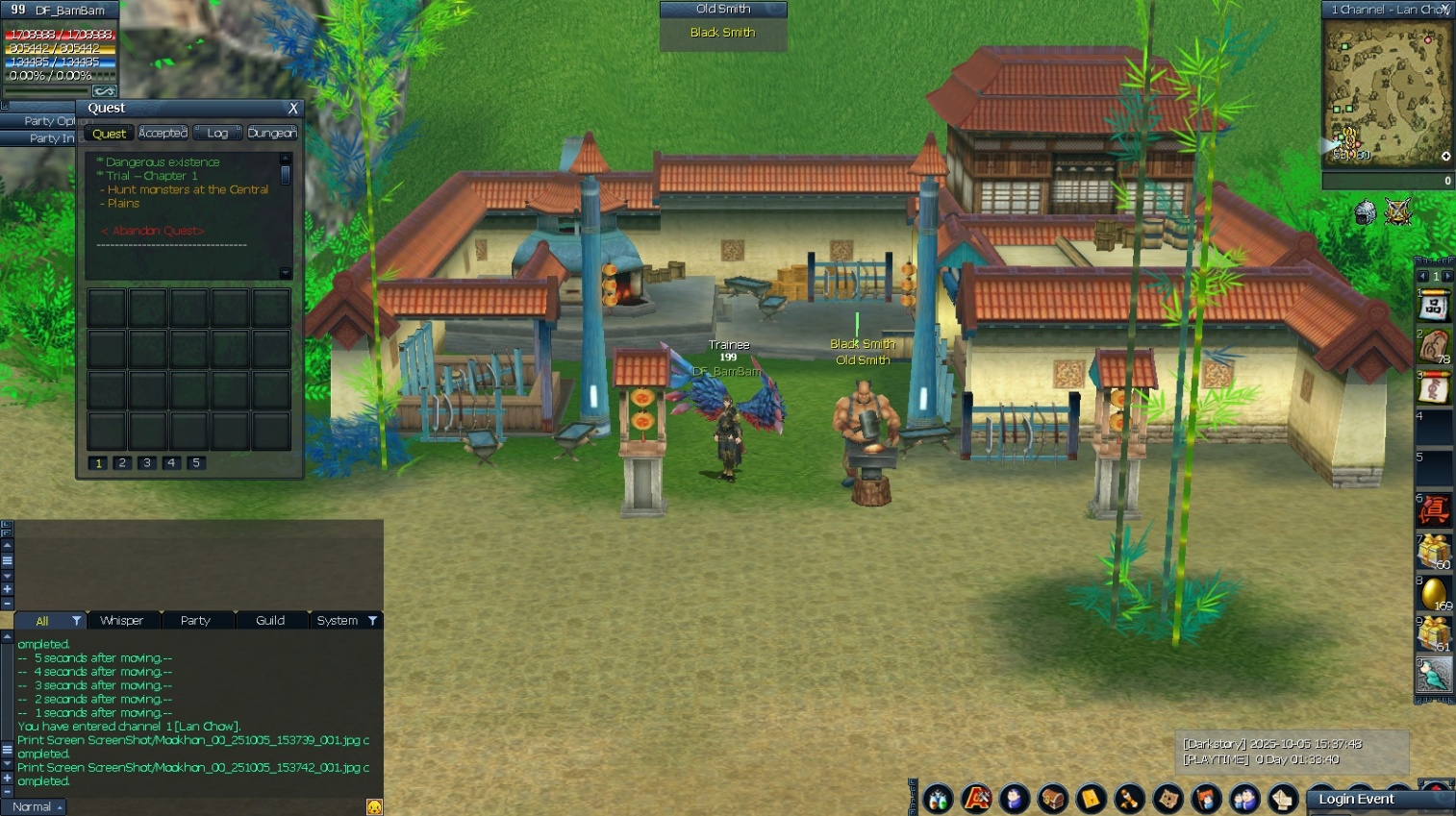Open the treasure chest menu icon

(1053, 798)
